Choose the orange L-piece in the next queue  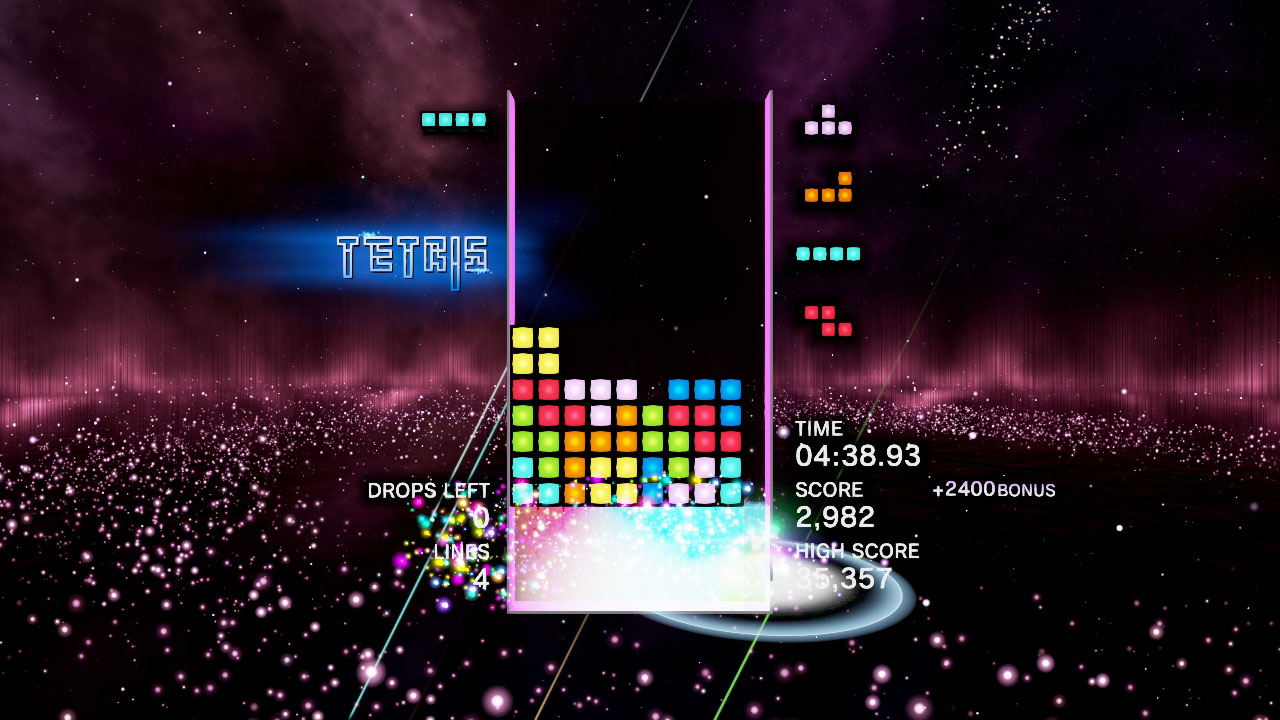[829, 190]
